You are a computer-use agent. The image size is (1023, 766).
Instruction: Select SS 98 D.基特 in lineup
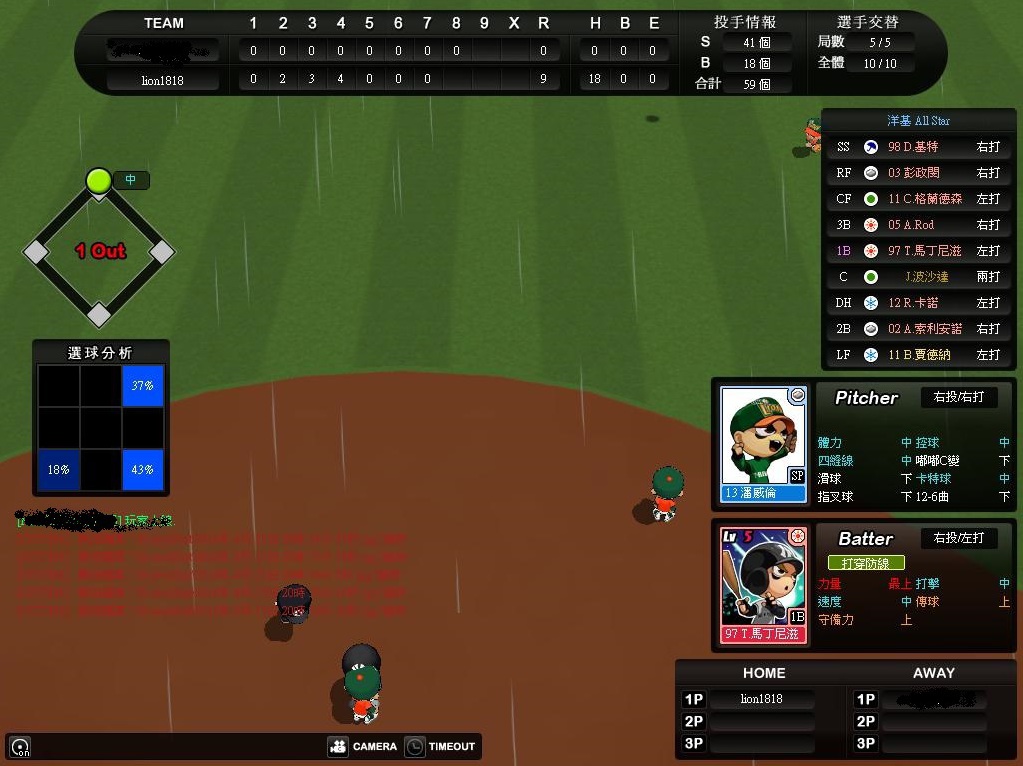918,147
